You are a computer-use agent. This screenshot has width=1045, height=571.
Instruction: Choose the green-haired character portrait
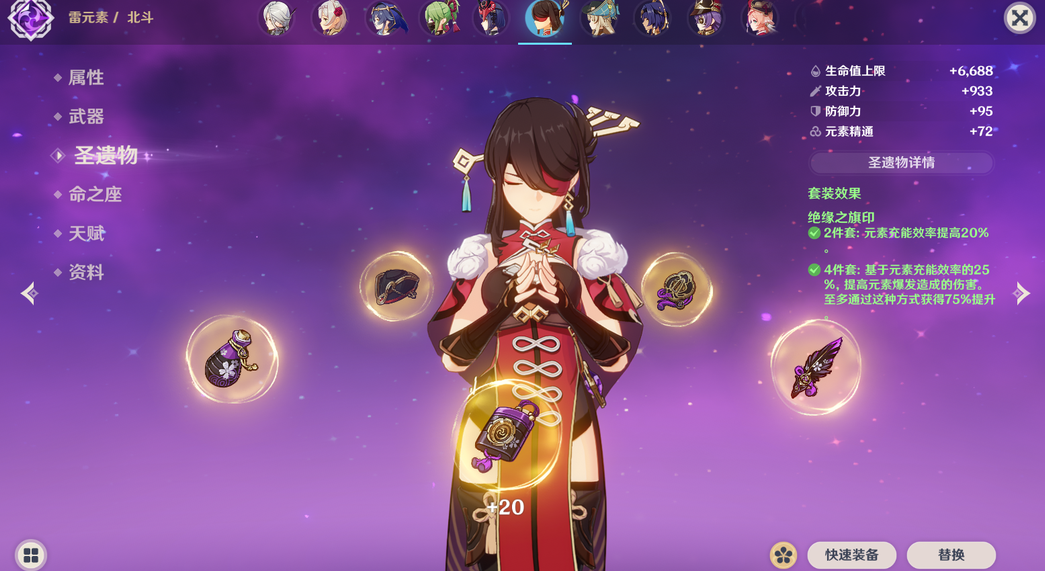pyautogui.click(x=439, y=19)
